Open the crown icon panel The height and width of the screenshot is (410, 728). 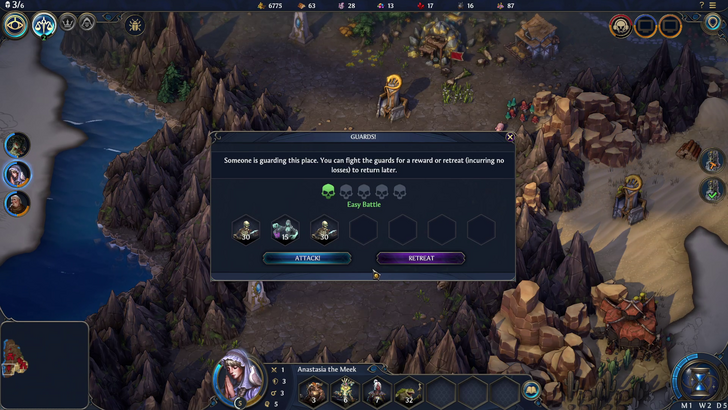pyautogui.click(x=68, y=21)
